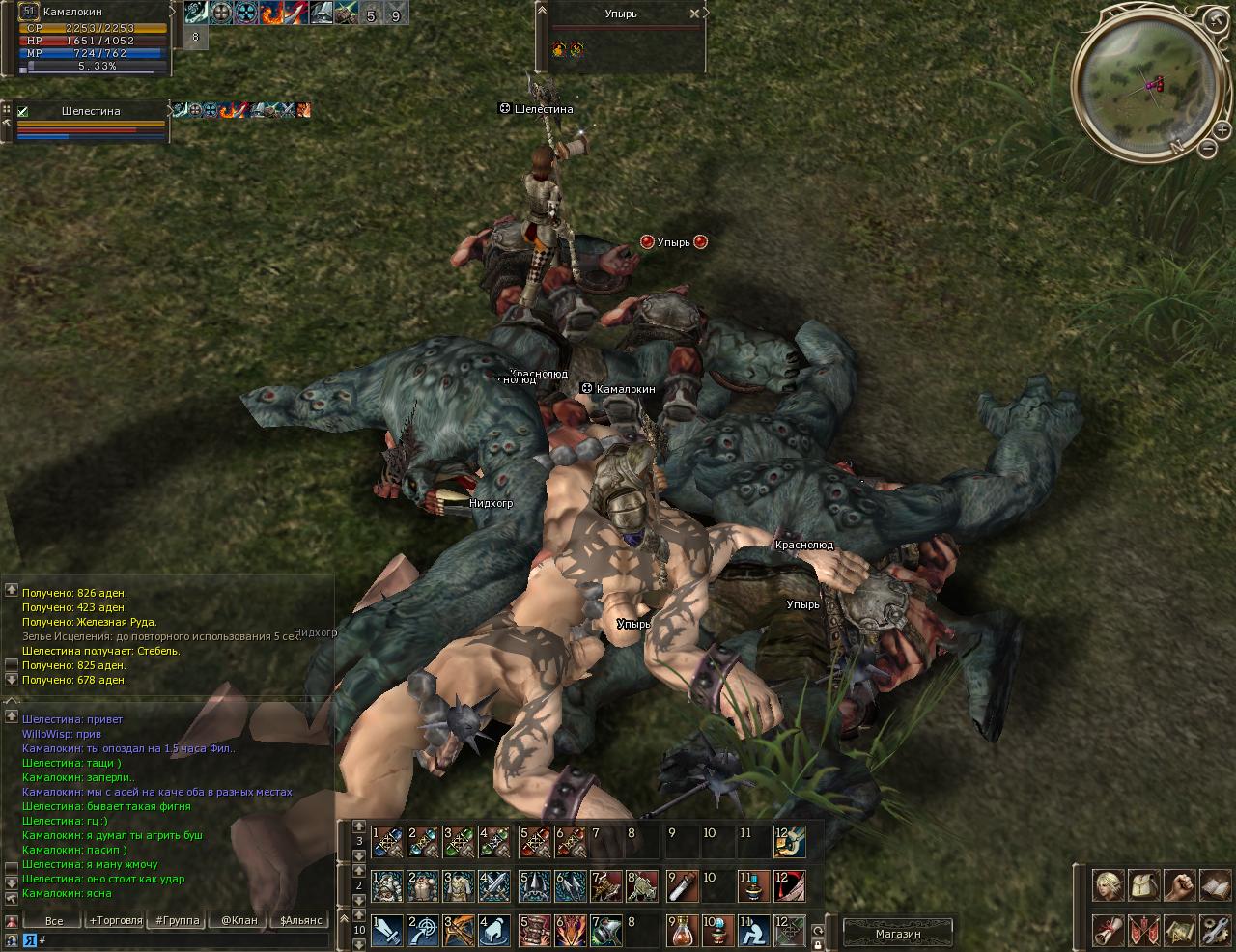Open the world map icon

click(x=1180, y=931)
